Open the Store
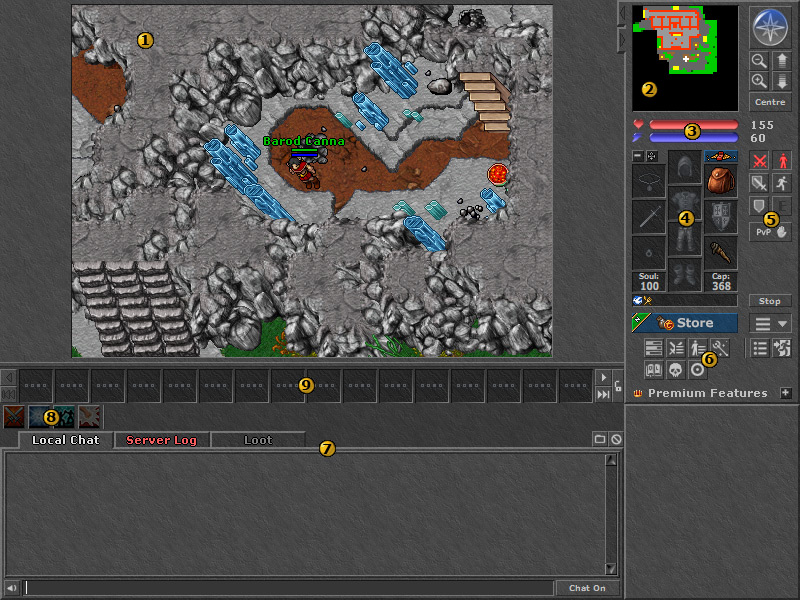 pyautogui.click(x=685, y=323)
